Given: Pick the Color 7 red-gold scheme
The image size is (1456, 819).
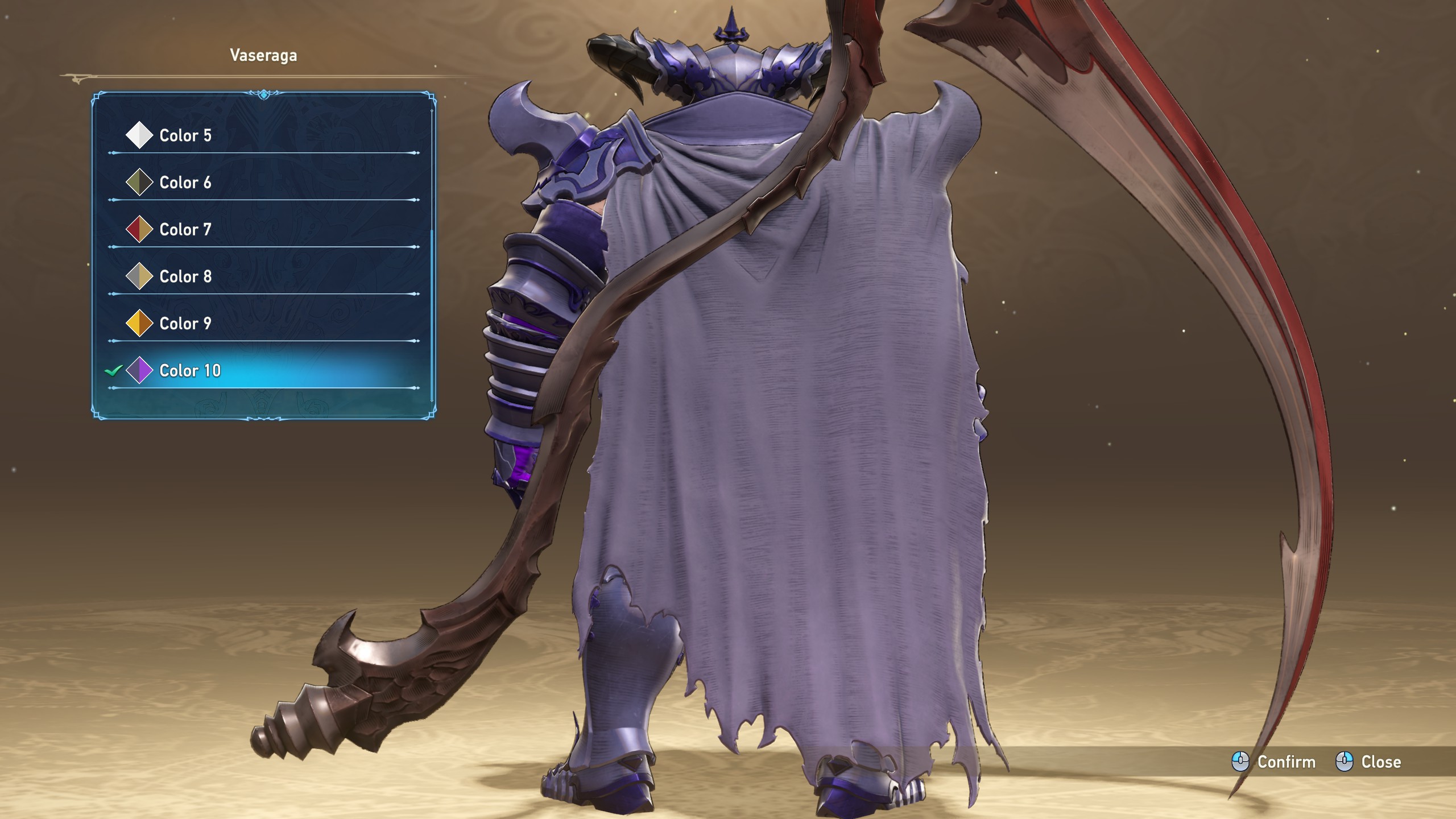Looking at the screenshot, I should 185,230.
